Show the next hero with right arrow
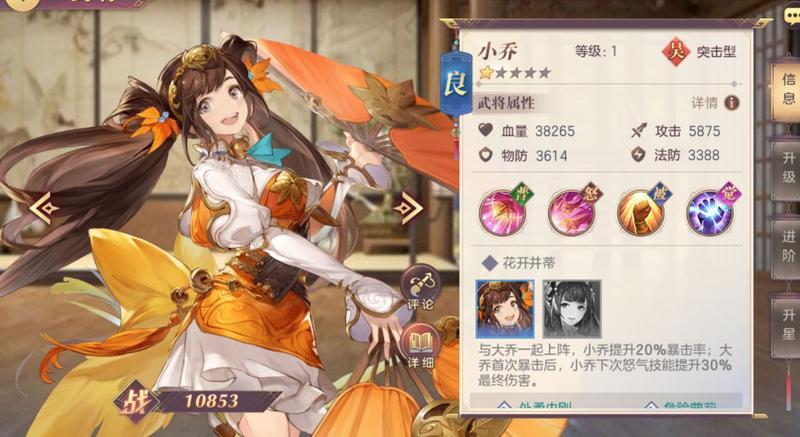The width and height of the screenshot is (800, 437). [x=408, y=208]
